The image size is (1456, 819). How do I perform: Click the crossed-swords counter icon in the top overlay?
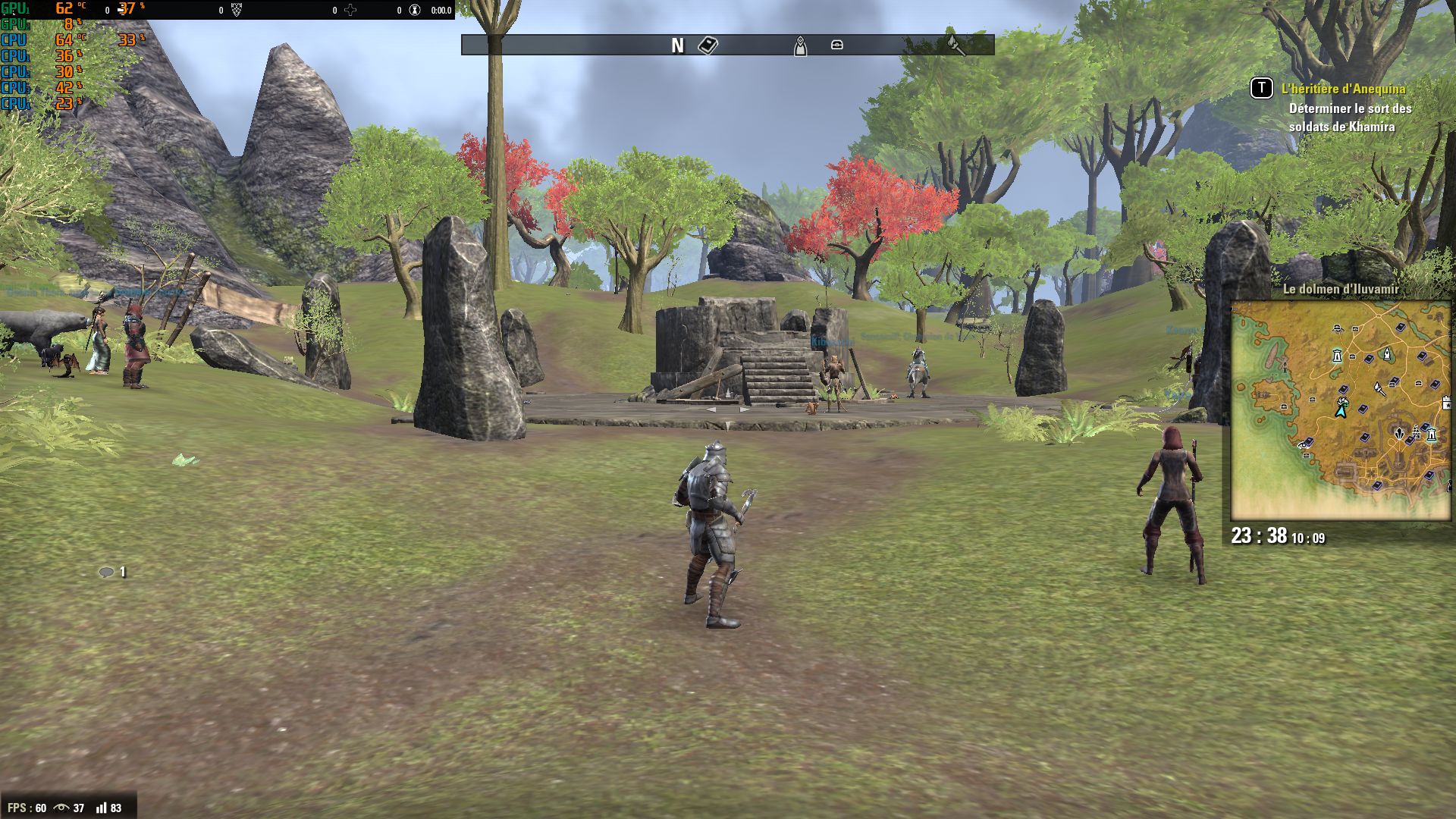coord(350,10)
